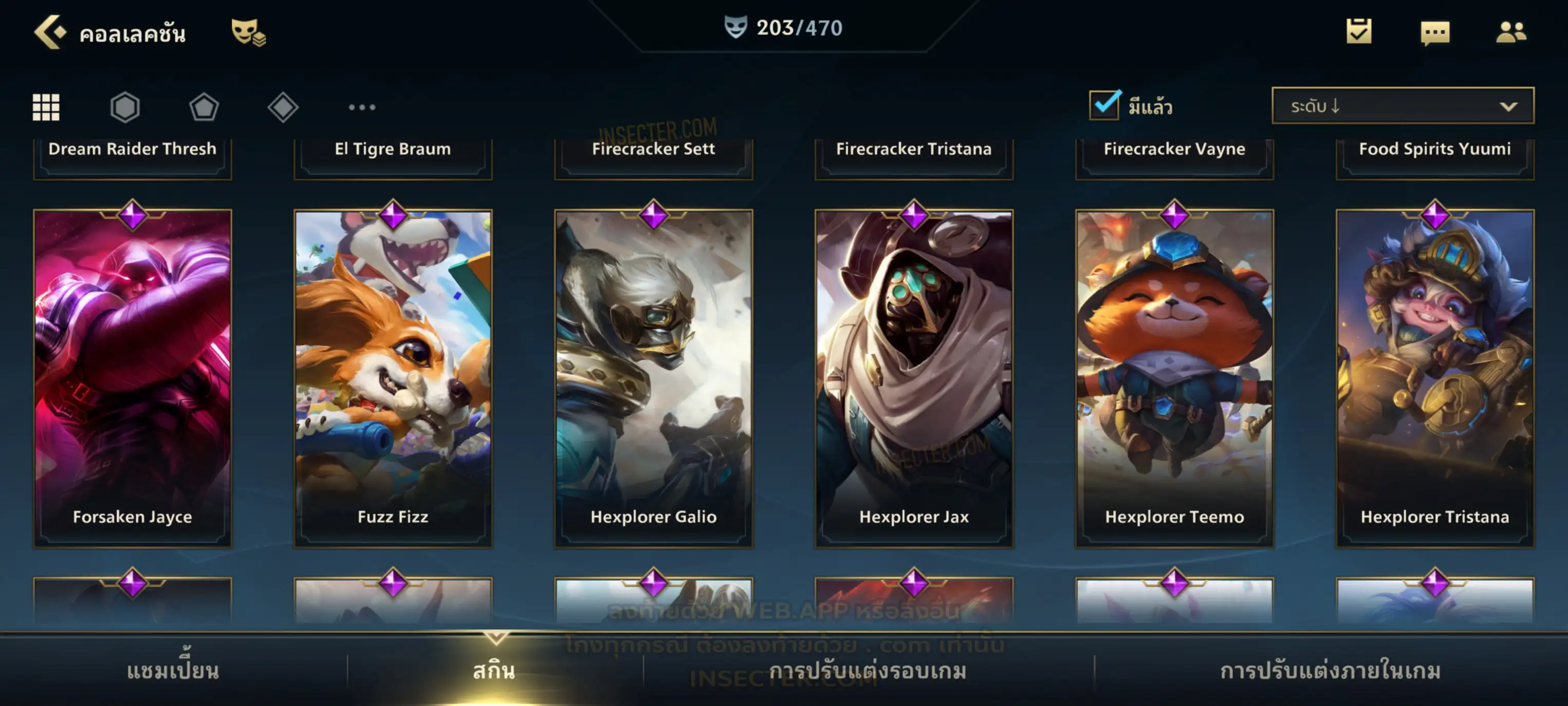Choose the Fuzz Fizz skin card
Viewport: 1568px width, 706px height.
pos(393,377)
